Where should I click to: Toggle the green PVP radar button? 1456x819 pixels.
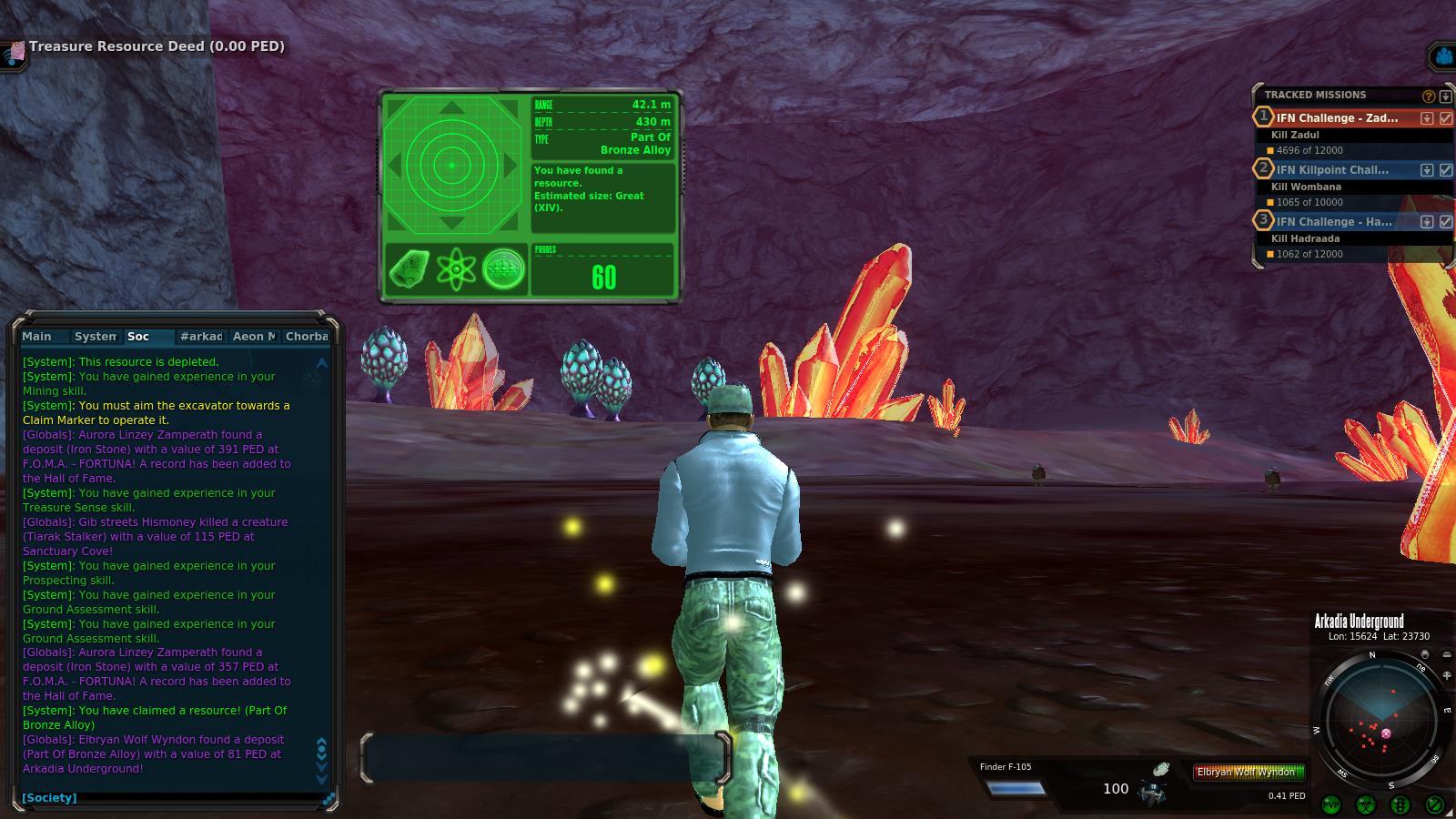1331,804
